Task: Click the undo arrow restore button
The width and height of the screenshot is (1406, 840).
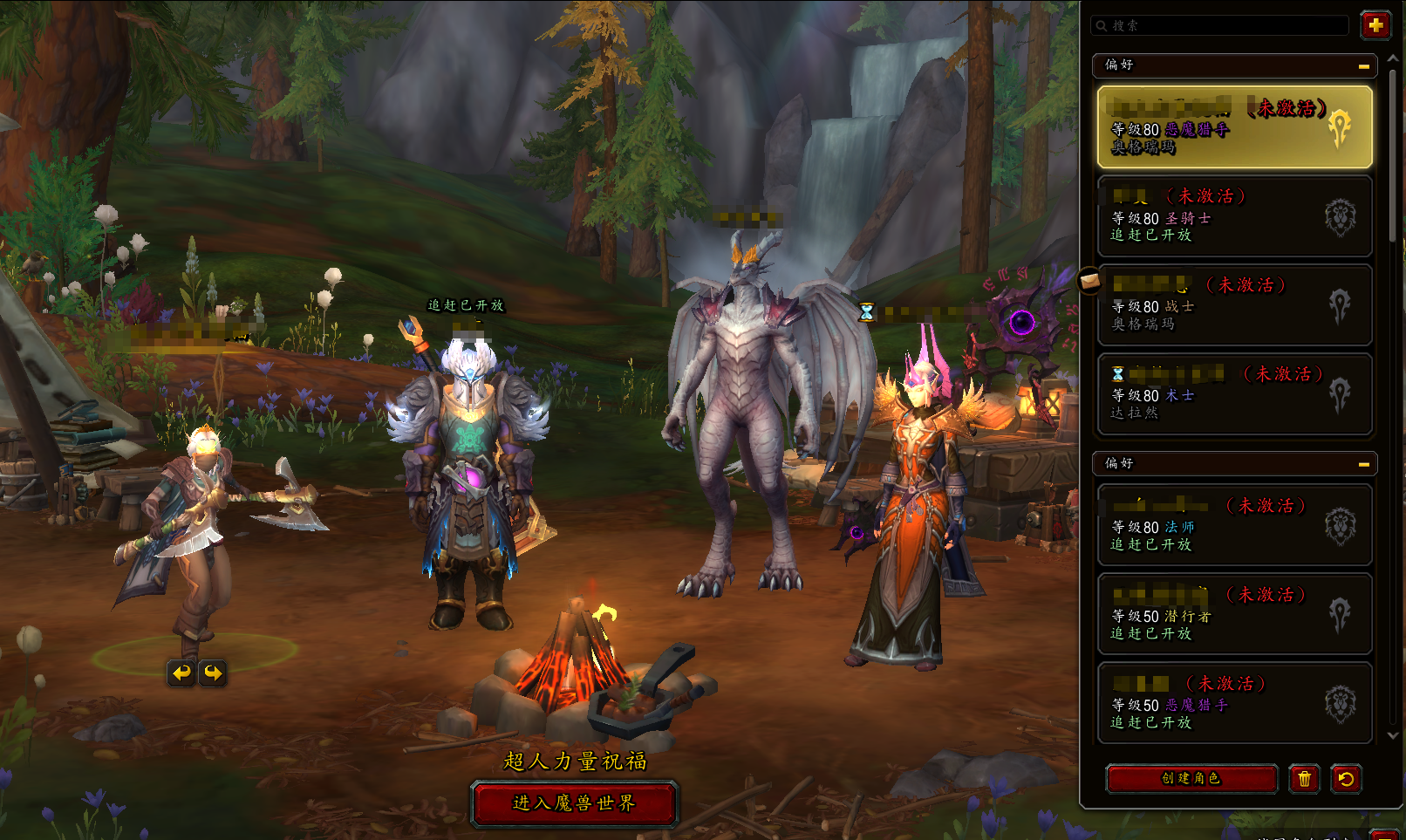Action: (1346, 778)
